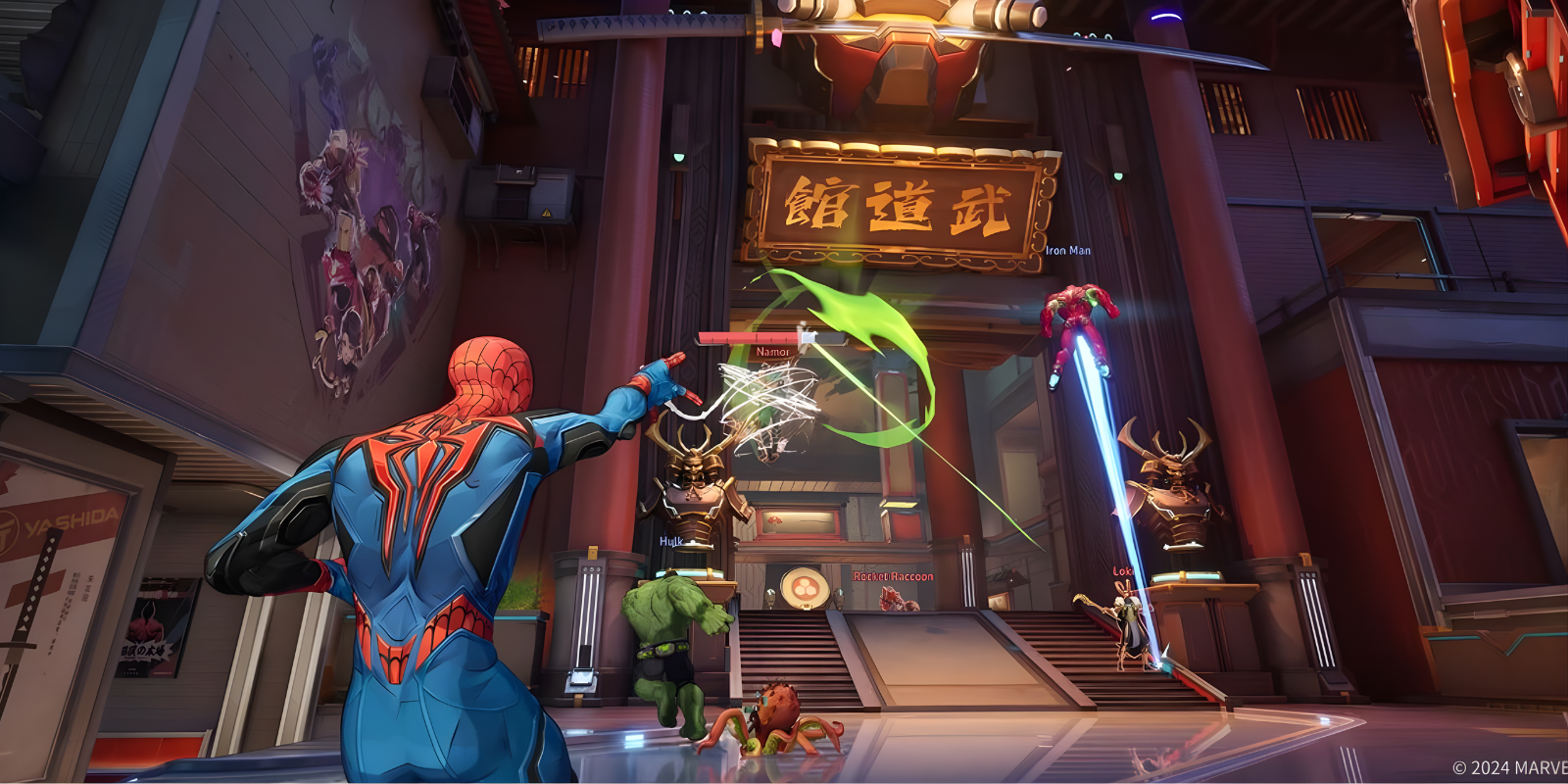Expand the Rocket Raccoon name tag
1568x784 pixels.
point(893,575)
